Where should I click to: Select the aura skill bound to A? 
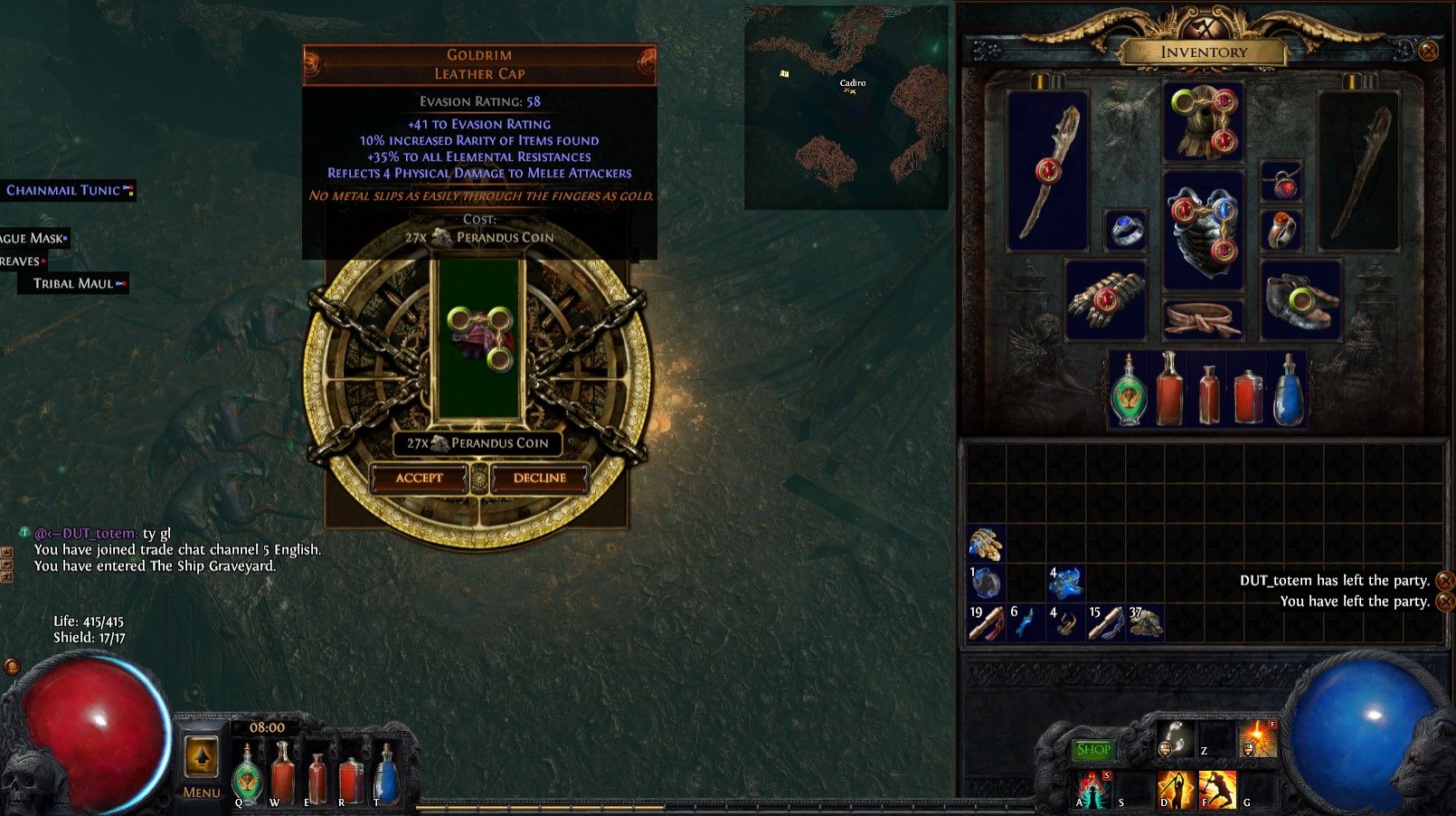tap(1092, 789)
